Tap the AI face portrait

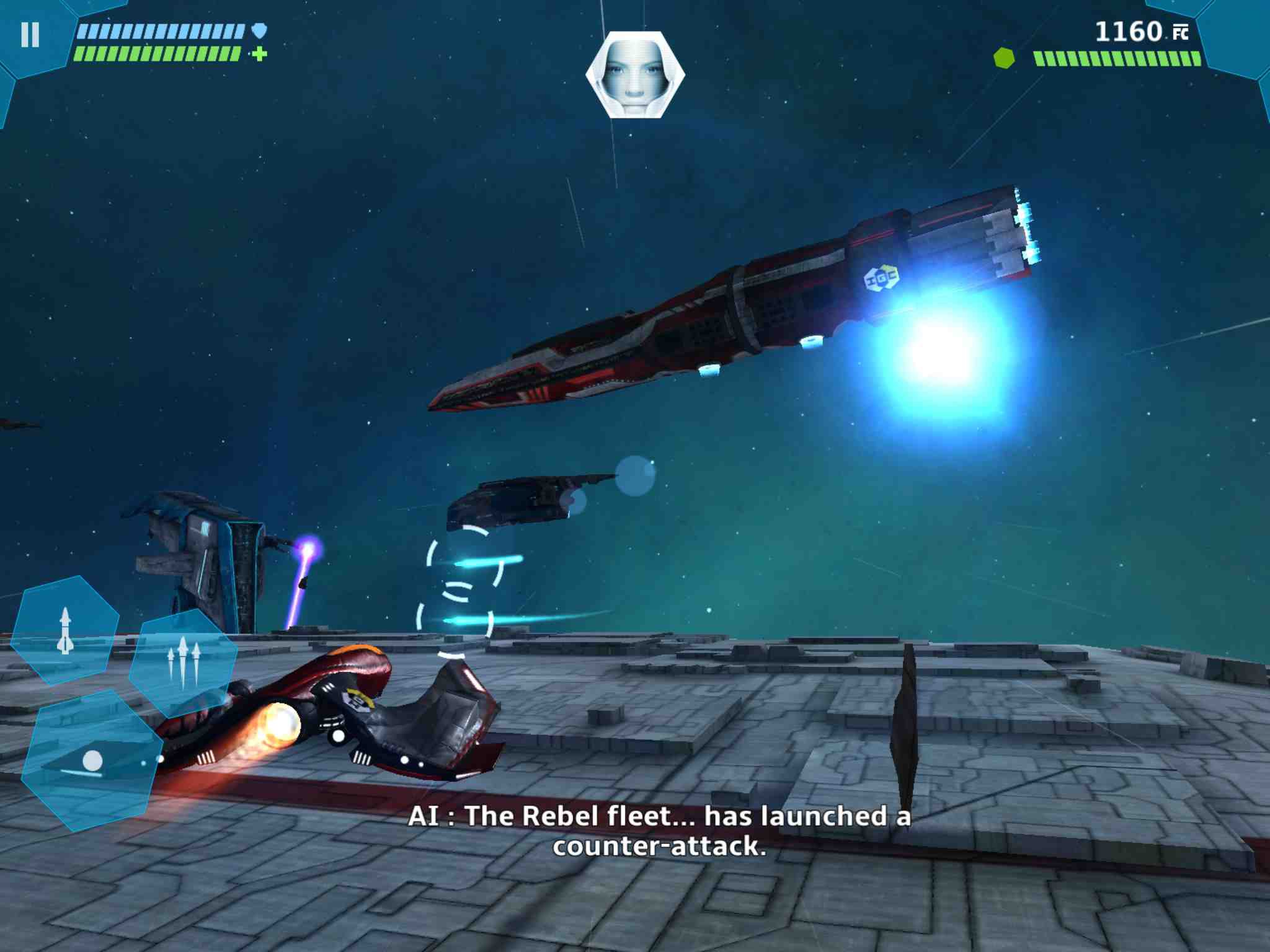coord(635,74)
